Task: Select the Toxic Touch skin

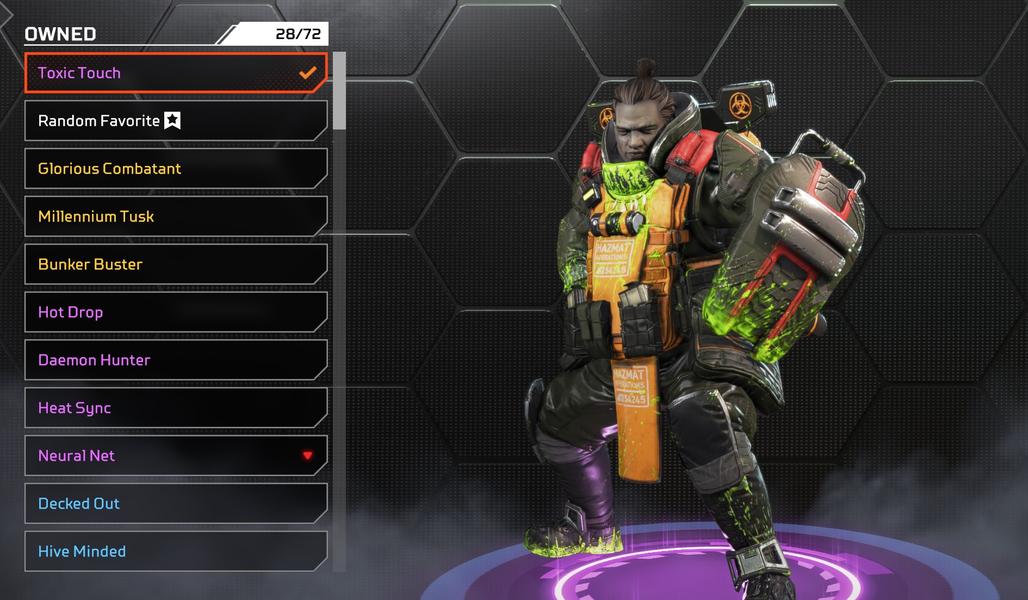Action: click(x=175, y=73)
